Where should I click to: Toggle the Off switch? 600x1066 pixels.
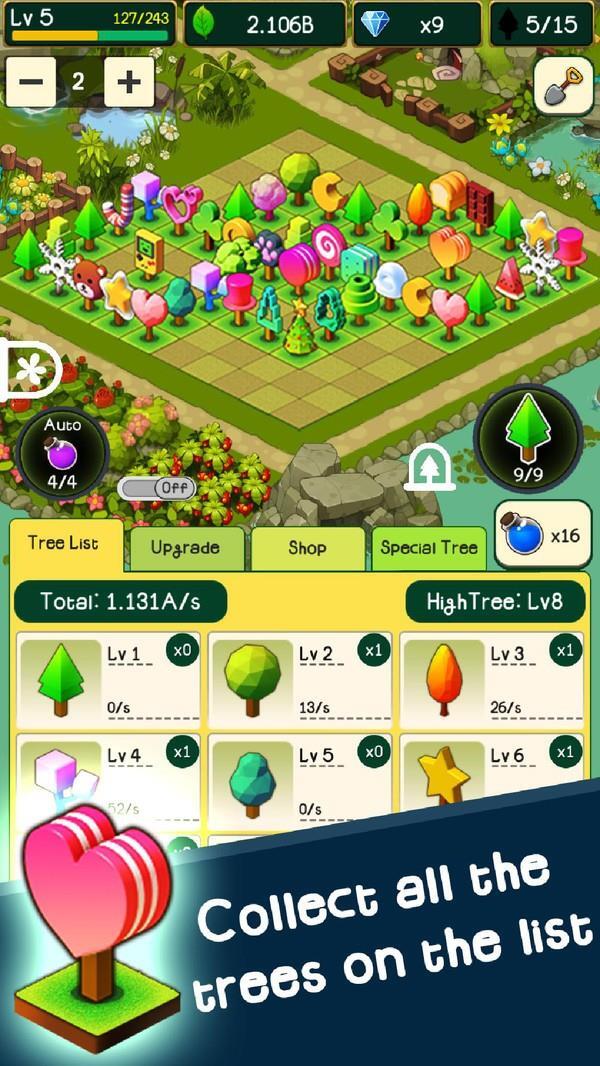tap(156, 488)
